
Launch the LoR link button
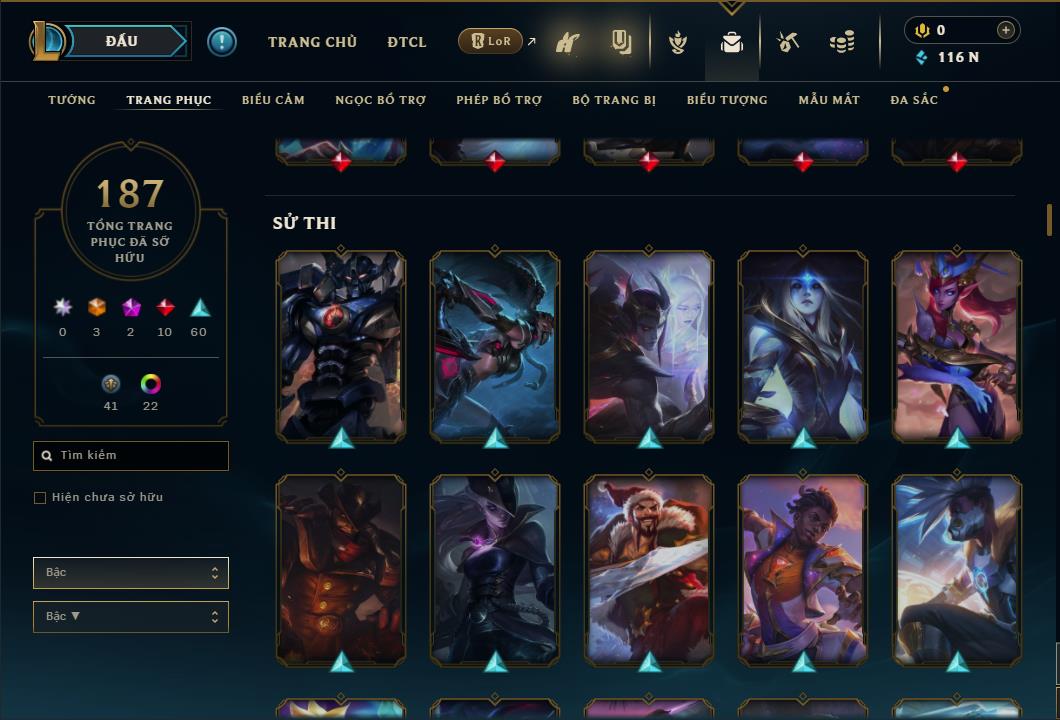[491, 42]
